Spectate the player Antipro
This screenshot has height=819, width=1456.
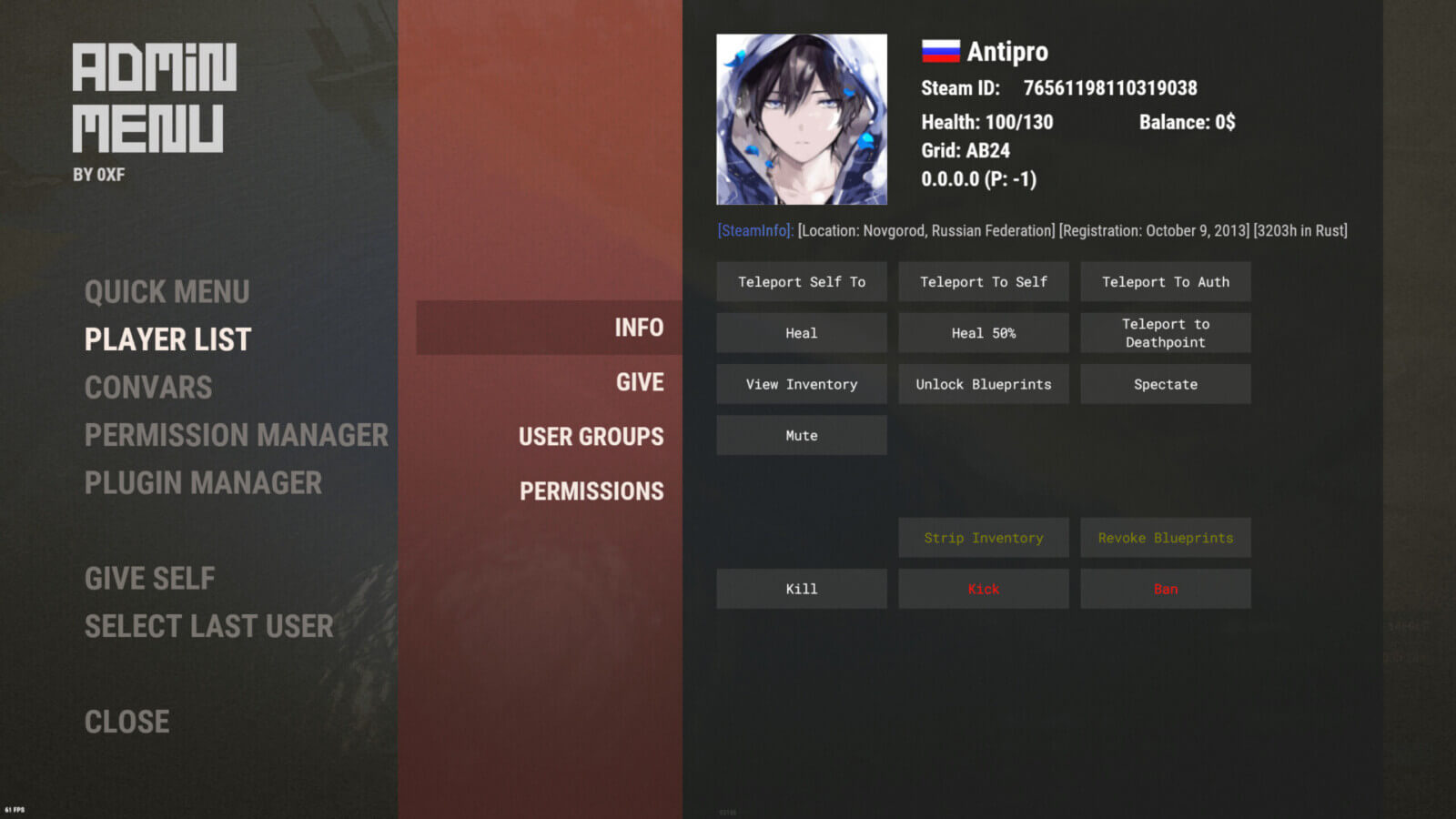coord(1166,383)
